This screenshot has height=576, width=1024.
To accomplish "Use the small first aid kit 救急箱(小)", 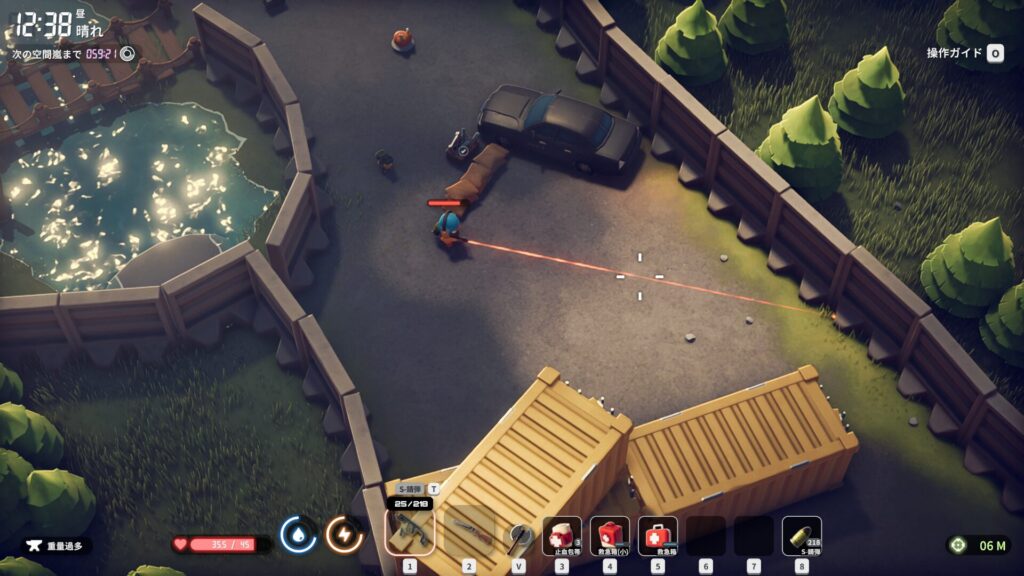I will click(x=610, y=536).
